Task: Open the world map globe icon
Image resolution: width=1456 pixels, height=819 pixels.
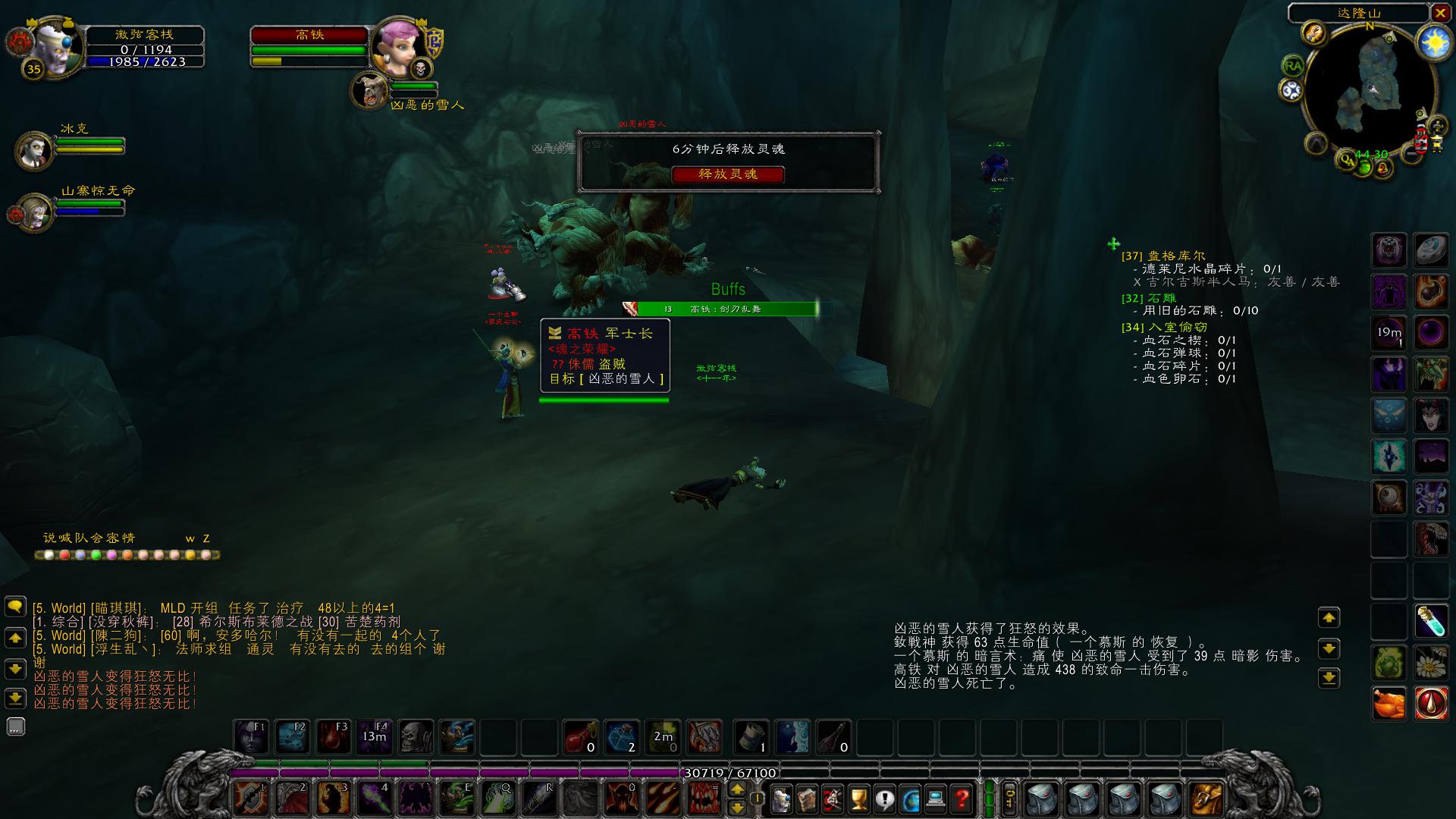Action: pos(912,799)
